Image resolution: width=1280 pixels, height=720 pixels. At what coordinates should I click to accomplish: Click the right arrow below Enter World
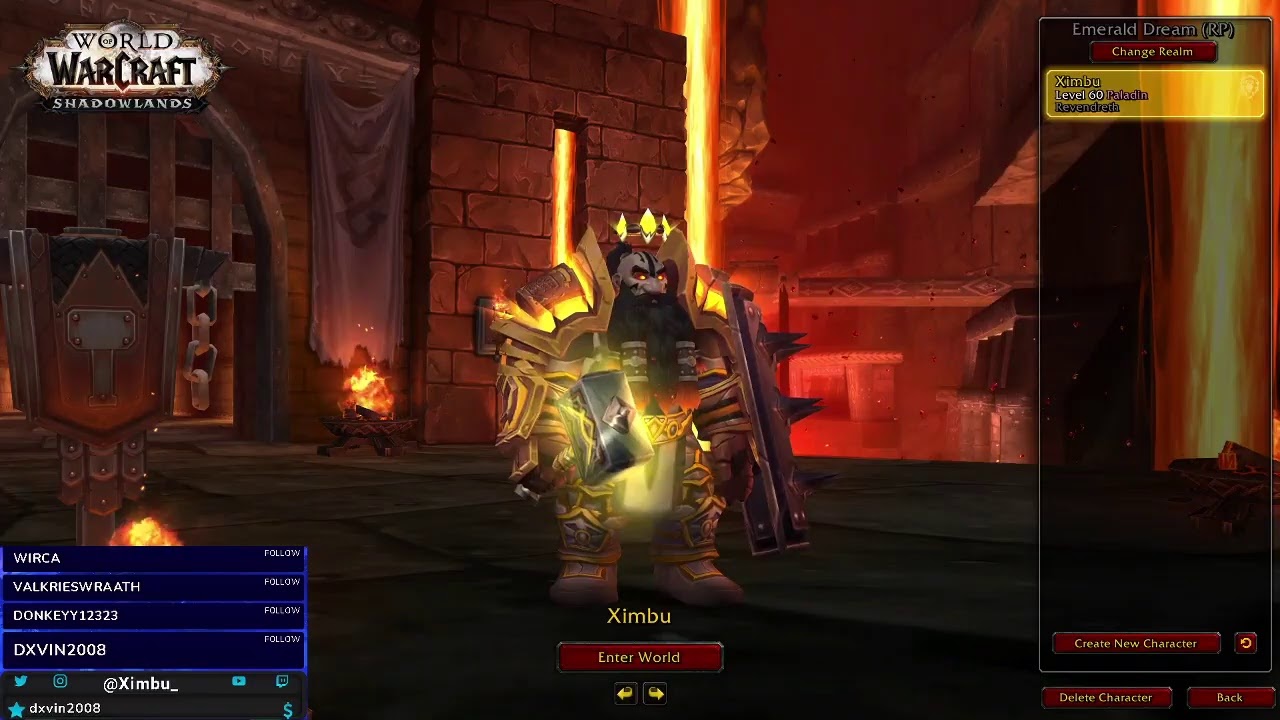click(x=655, y=693)
